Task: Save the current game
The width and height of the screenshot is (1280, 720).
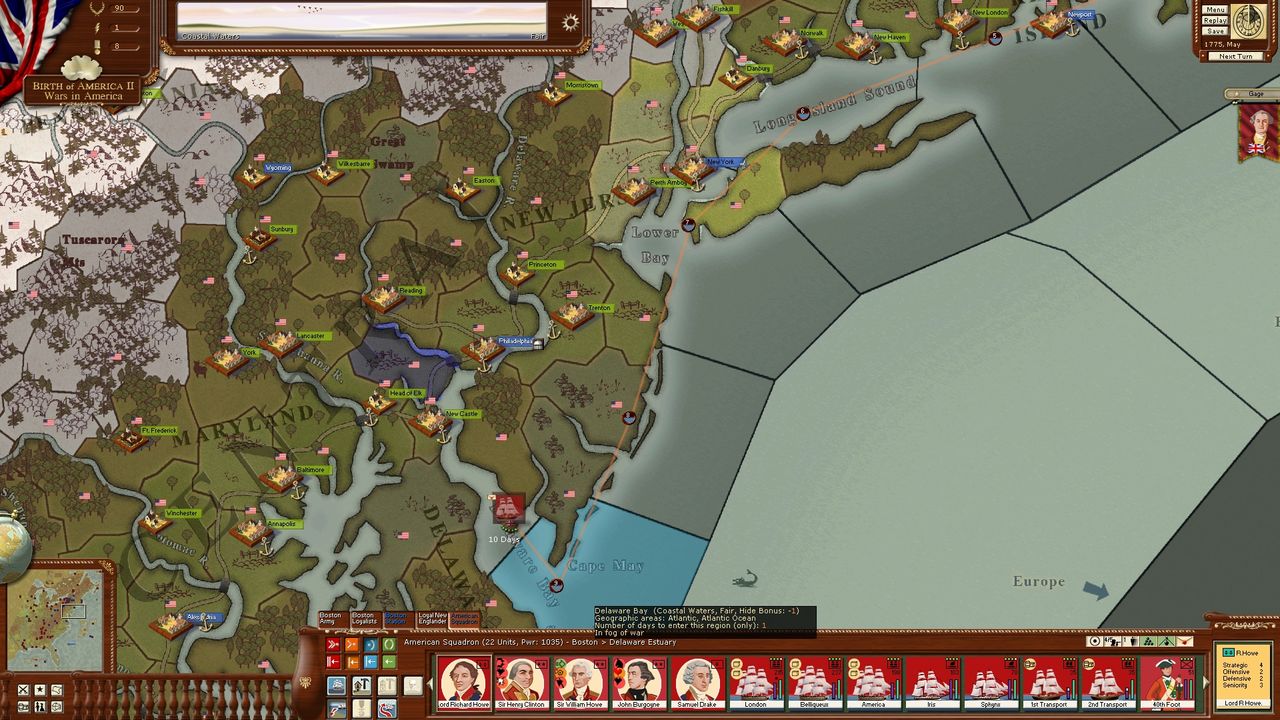Action: coord(1215,31)
